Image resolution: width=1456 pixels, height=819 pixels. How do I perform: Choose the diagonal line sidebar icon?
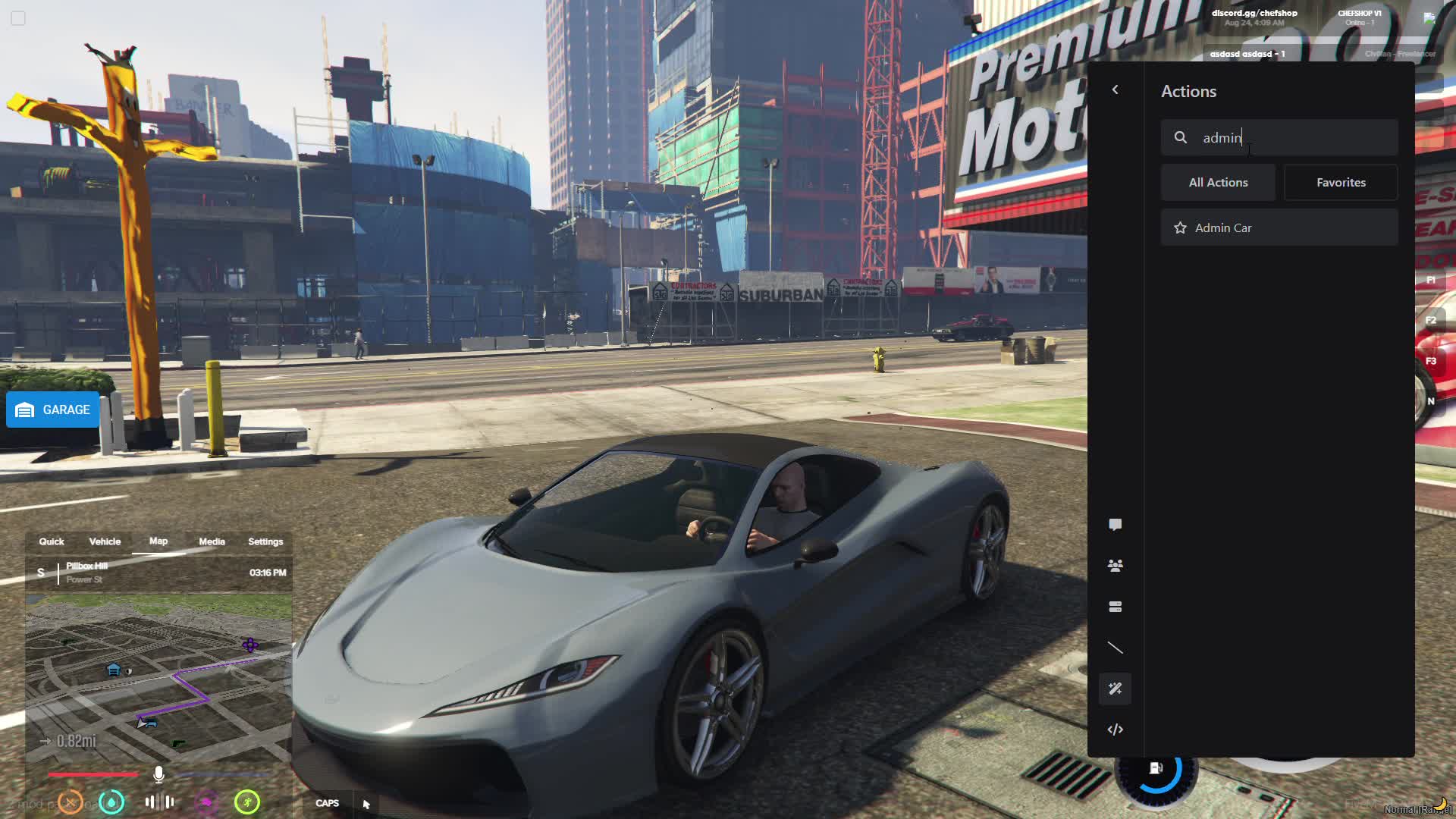1115,648
